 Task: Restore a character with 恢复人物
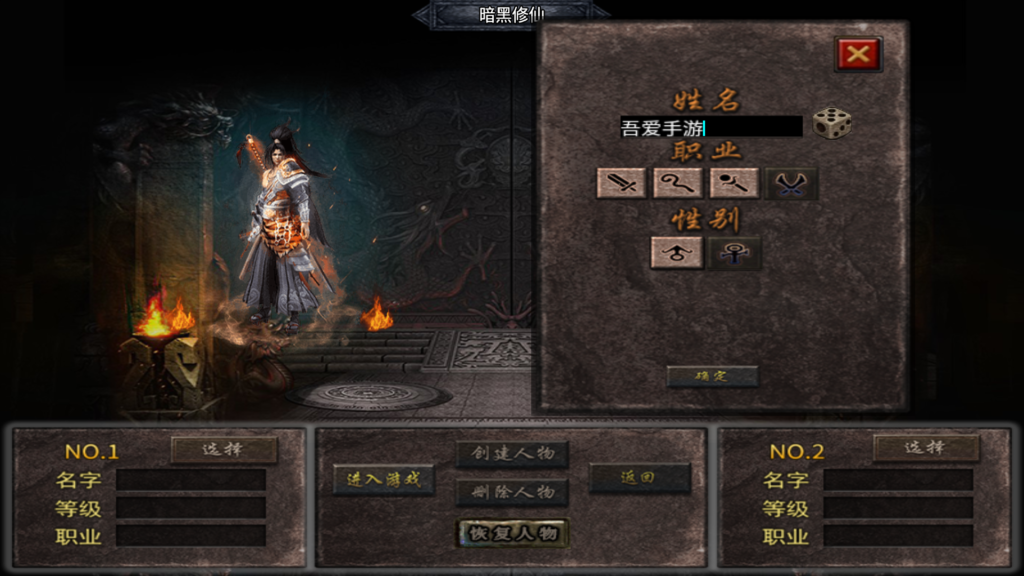click(x=512, y=533)
